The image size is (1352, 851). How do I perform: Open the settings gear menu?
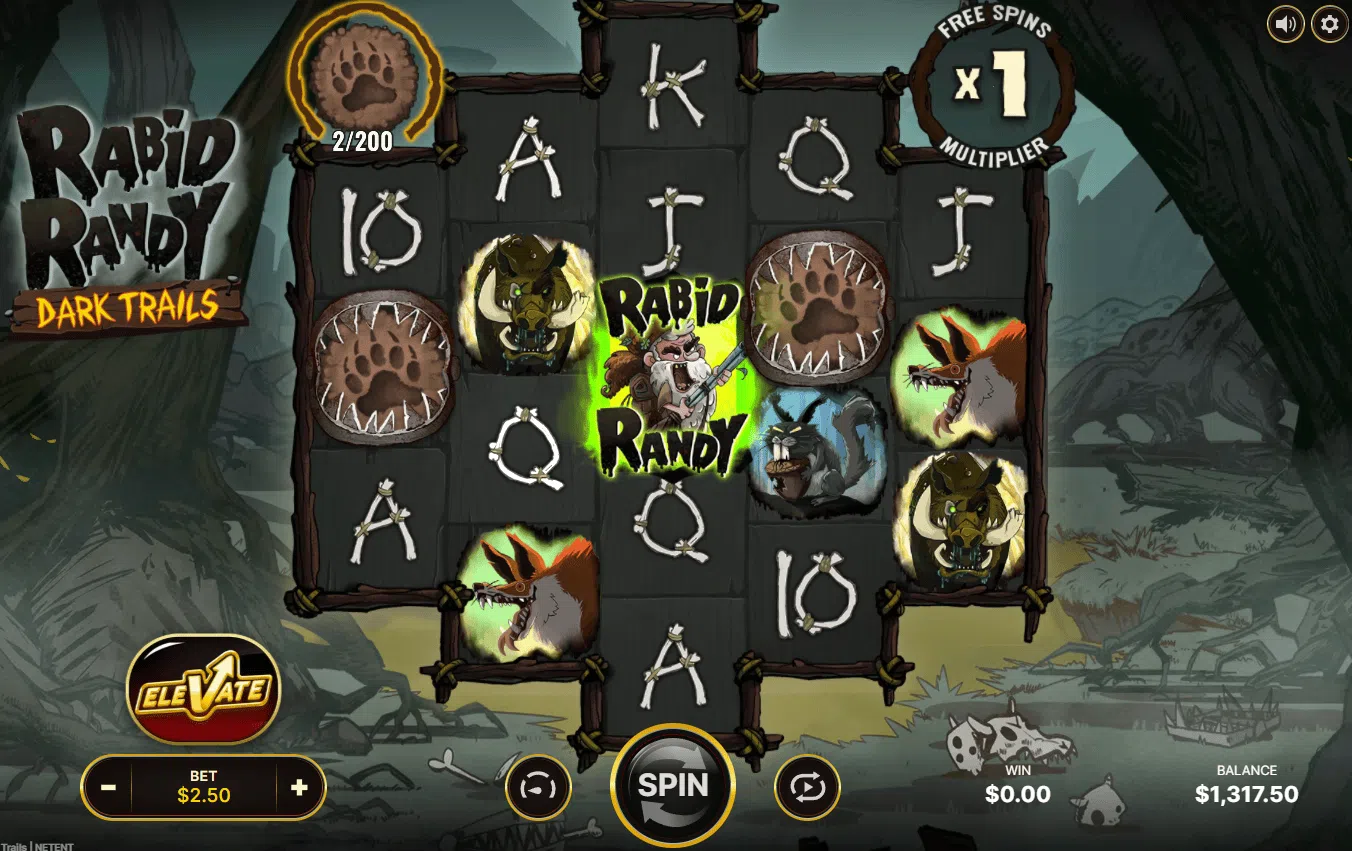[1329, 24]
